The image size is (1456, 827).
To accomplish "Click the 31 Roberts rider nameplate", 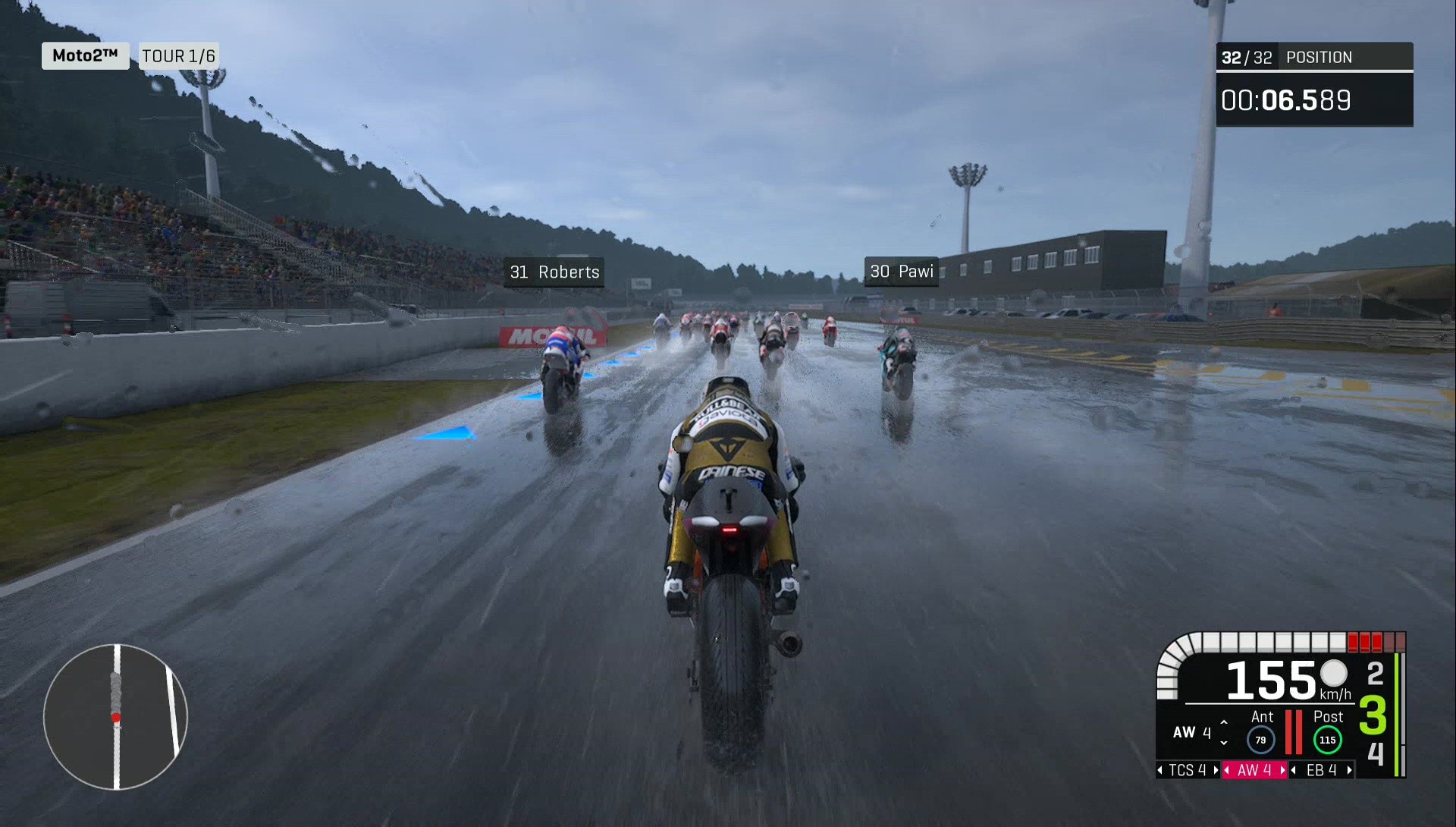I will click(553, 272).
